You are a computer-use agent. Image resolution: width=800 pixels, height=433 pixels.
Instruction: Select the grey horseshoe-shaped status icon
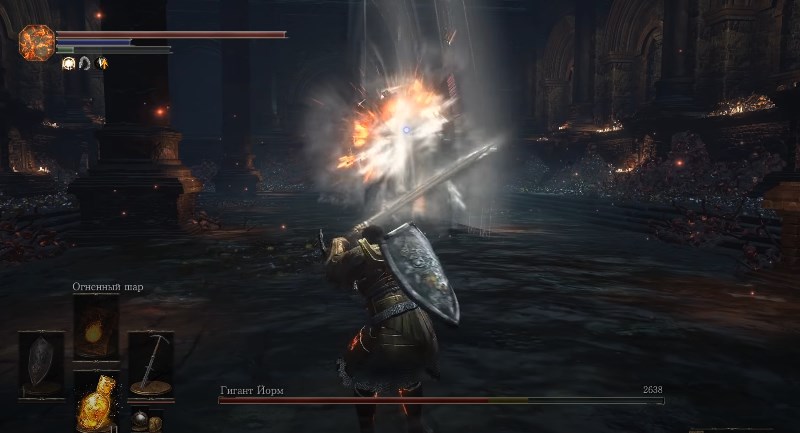[85, 63]
